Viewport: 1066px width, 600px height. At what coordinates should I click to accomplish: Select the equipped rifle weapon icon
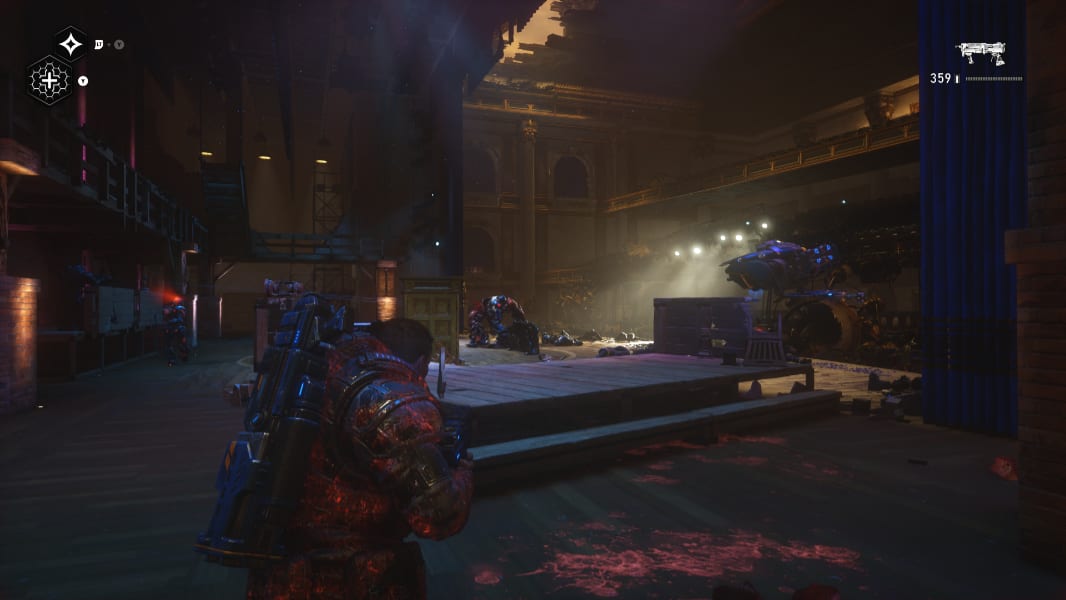(x=980, y=52)
